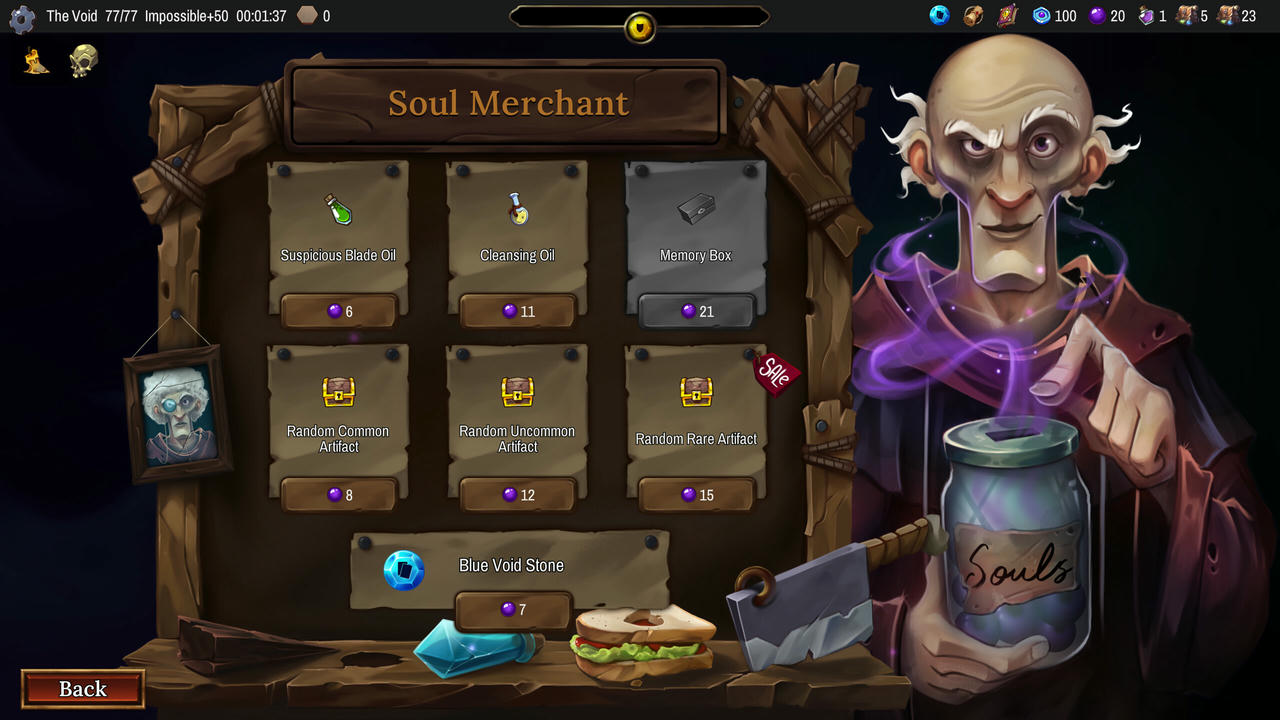Click the greyed-out Memory Box icon
This screenshot has height=720, width=1280.
coord(695,208)
